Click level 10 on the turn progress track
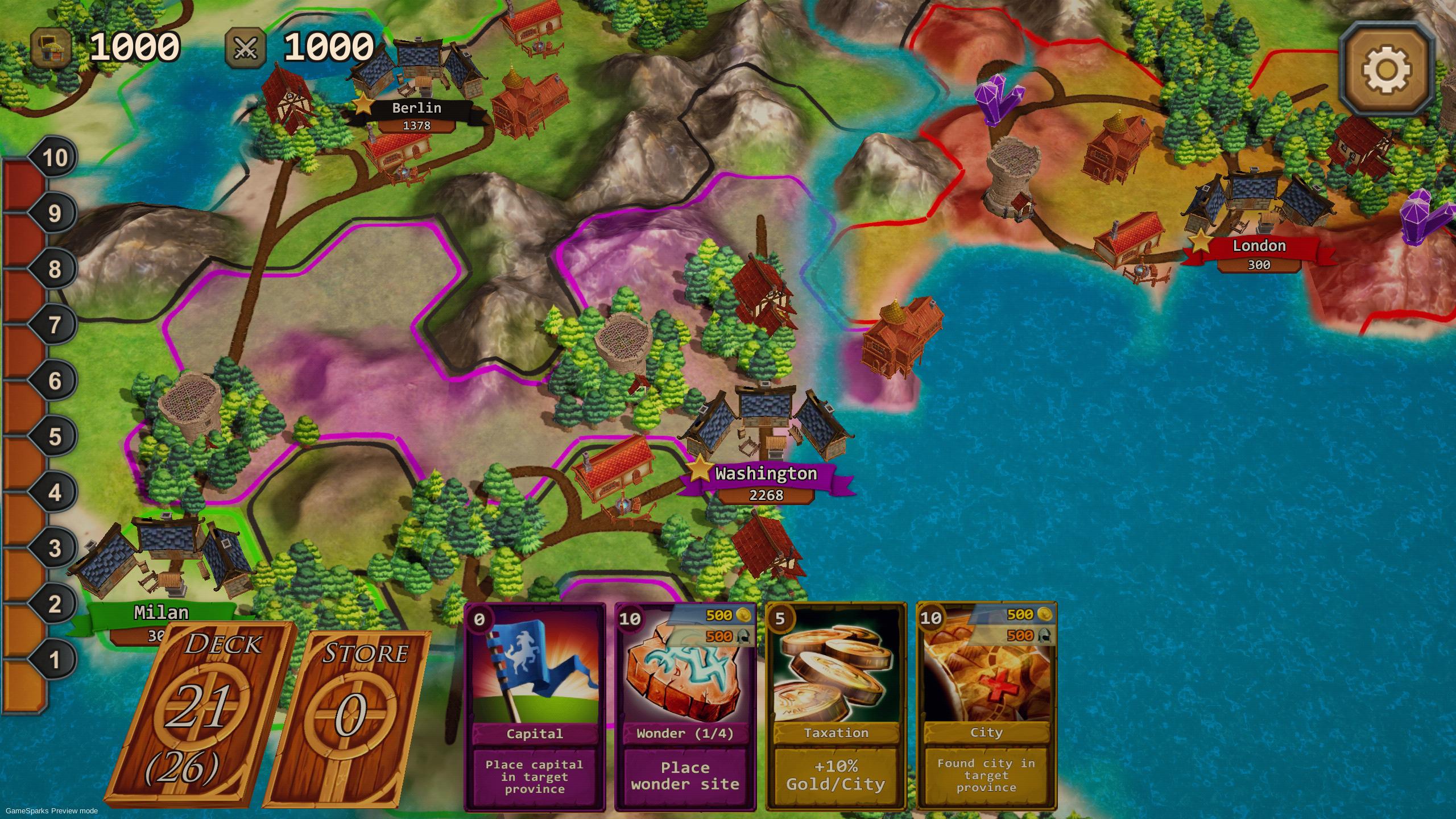Screen dimensions: 1456x819 (x=55, y=158)
